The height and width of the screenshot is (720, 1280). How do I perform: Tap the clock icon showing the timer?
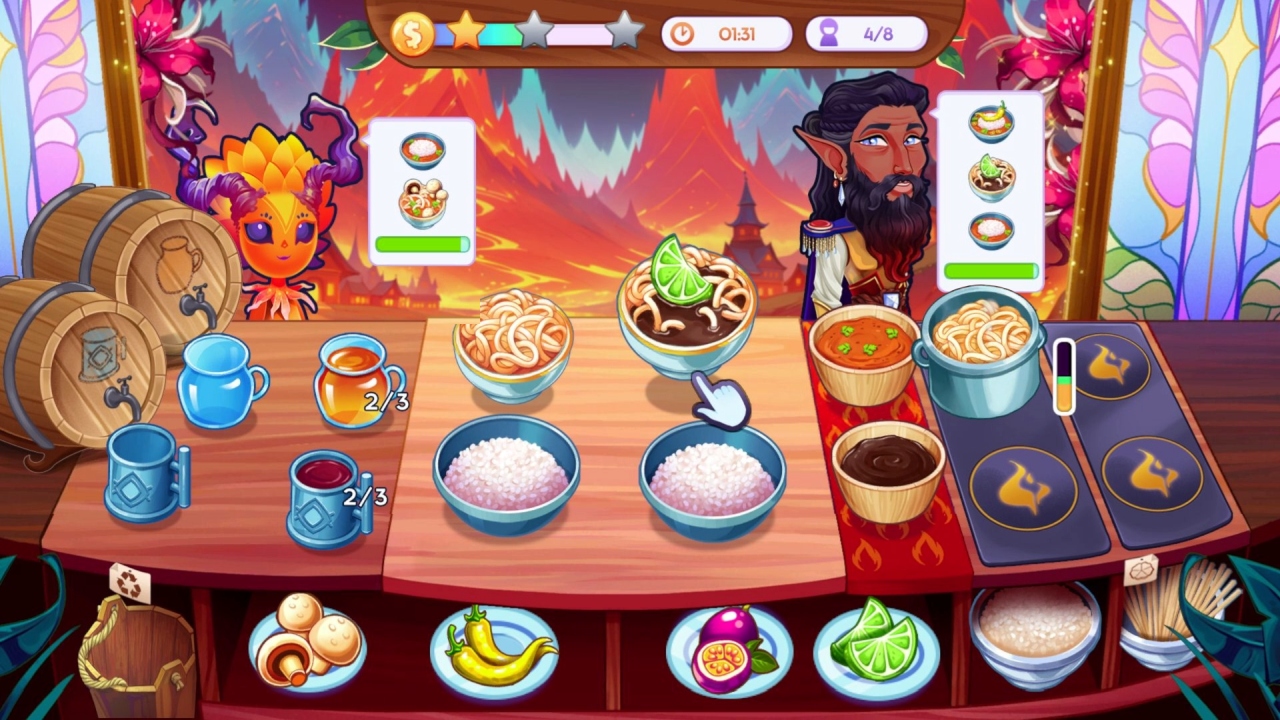tap(682, 33)
